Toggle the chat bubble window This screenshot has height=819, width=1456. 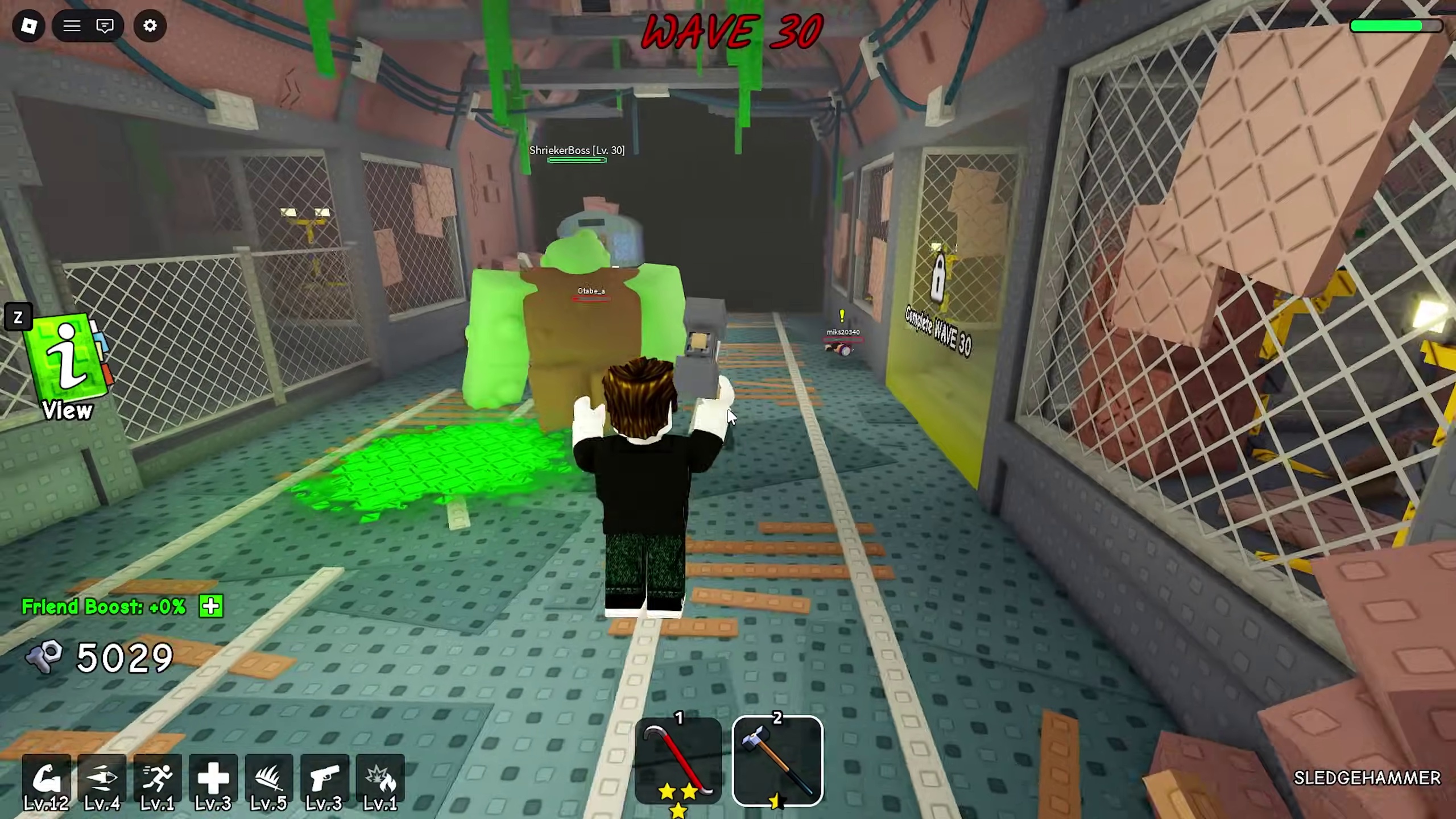click(x=105, y=26)
